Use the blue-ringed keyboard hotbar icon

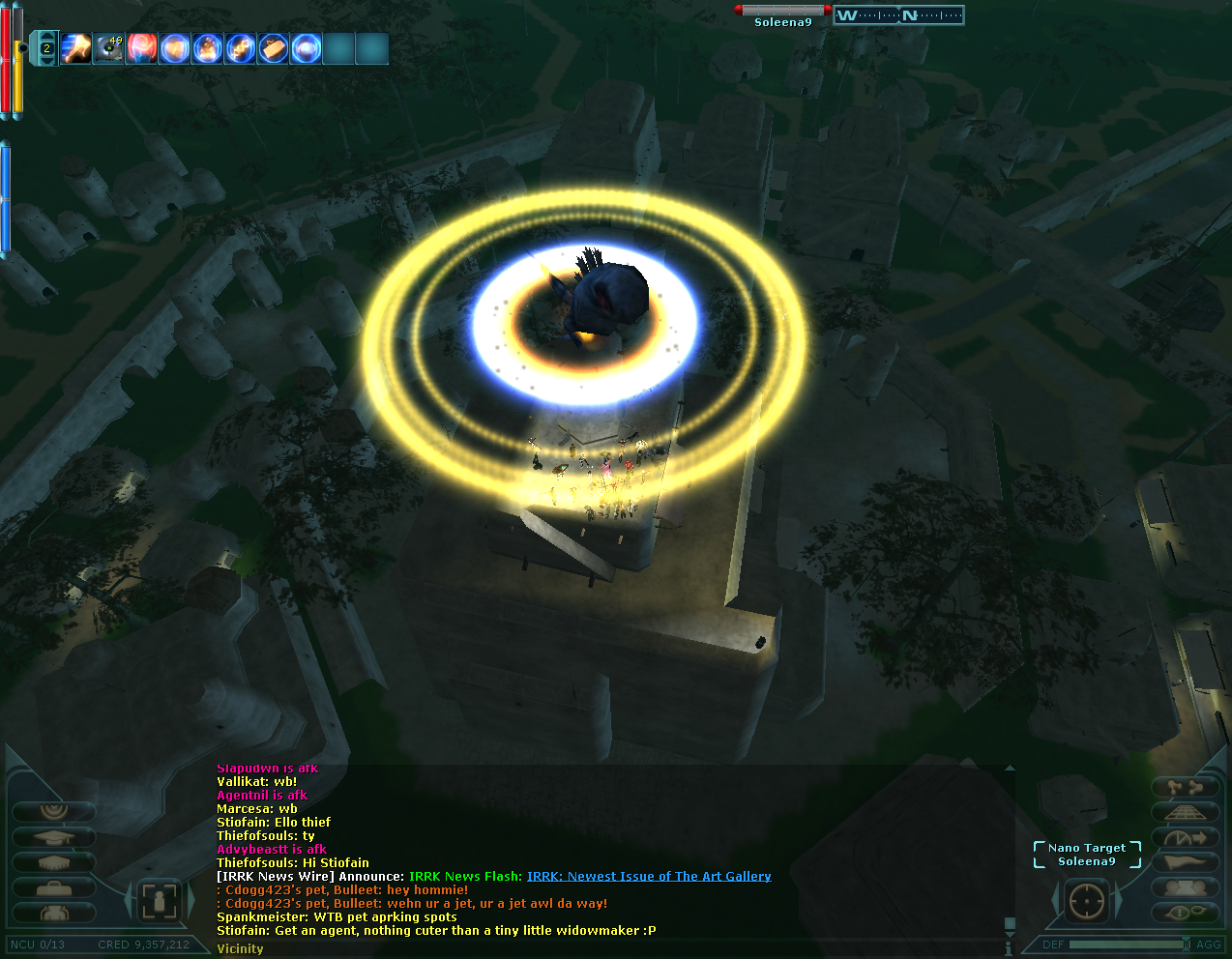click(x=274, y=47)
